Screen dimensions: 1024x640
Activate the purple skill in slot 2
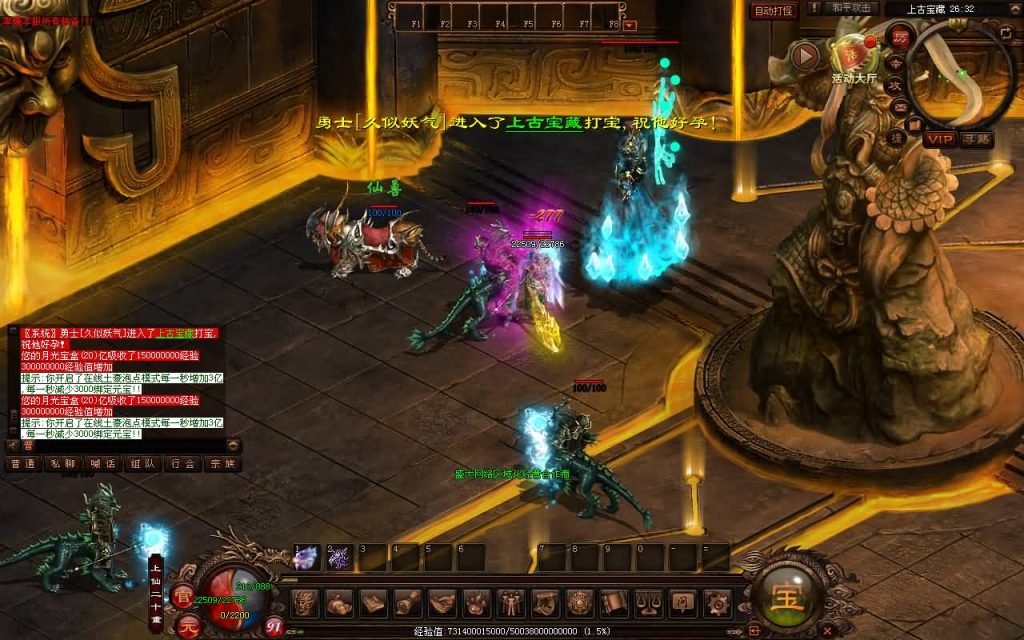click(x=339, y=557)
